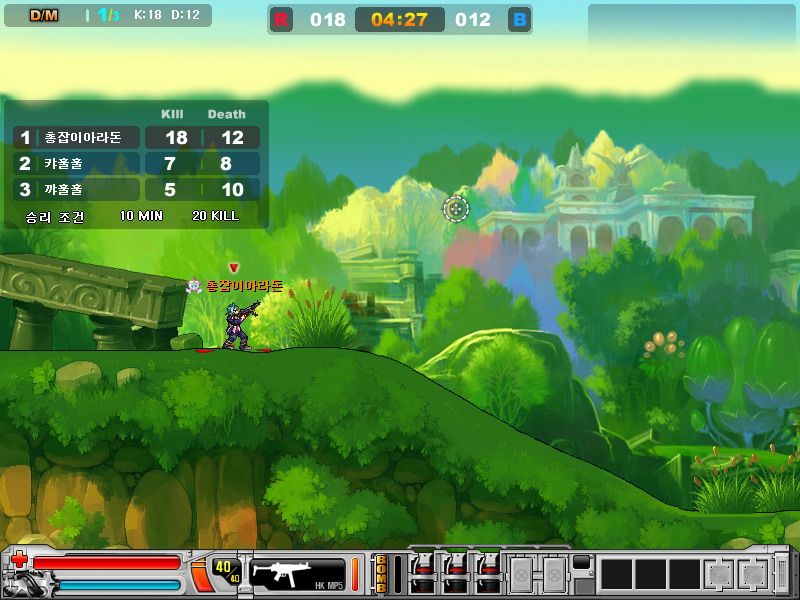
Task: Click the red team R icon
Action: tap(281, 20)
